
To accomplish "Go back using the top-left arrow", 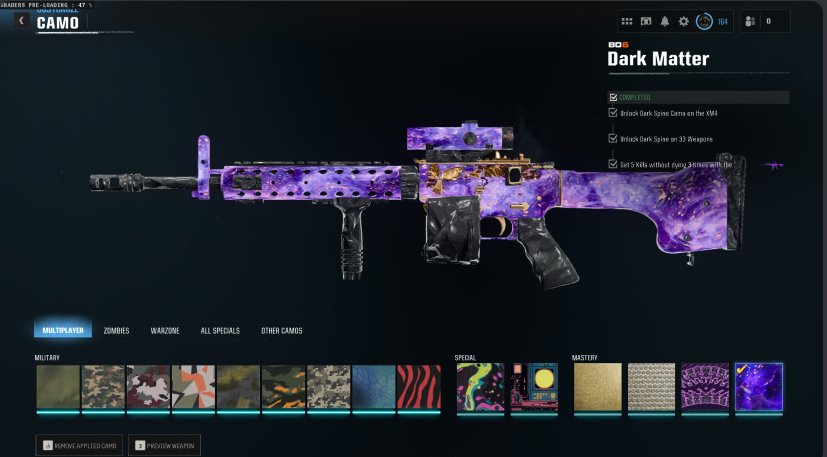I will pos(20,20).
